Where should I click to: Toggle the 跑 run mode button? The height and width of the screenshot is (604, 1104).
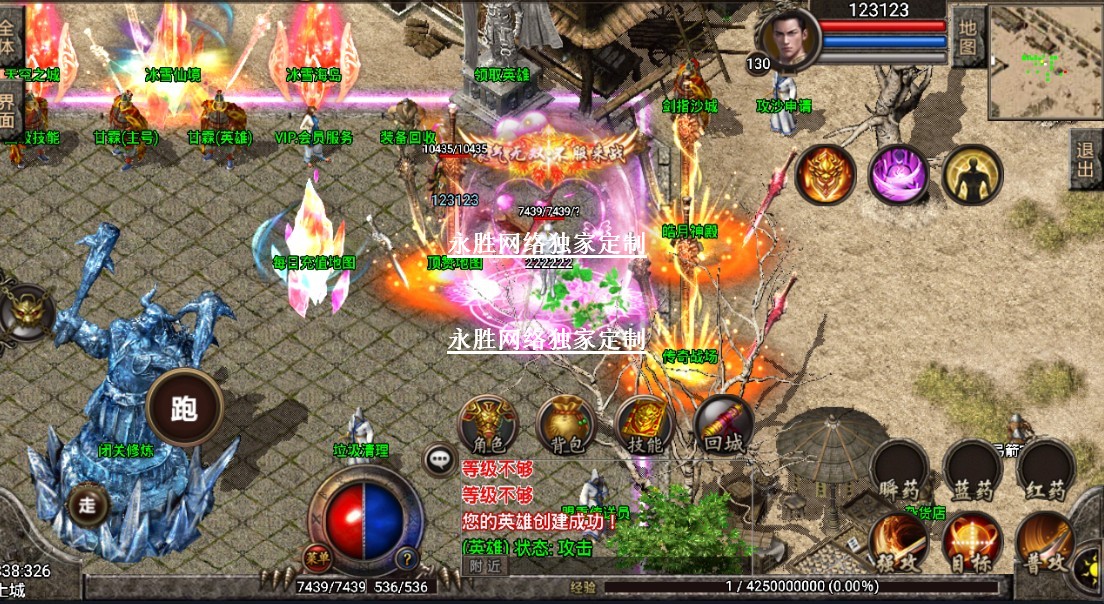184,408
